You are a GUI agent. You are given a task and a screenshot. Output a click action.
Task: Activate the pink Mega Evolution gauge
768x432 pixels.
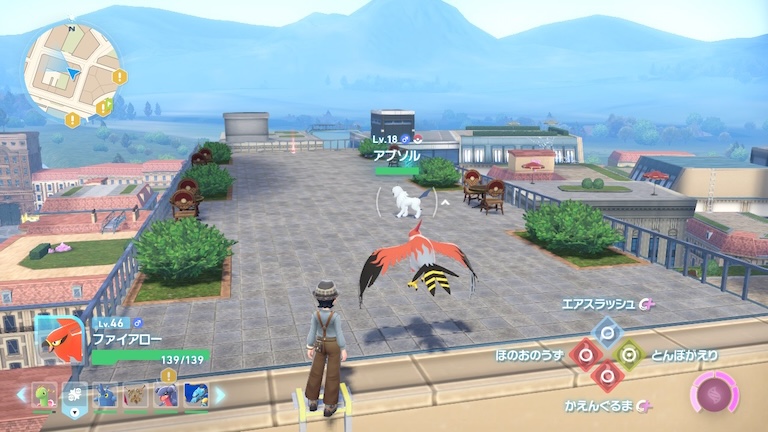tap(715, 392)
